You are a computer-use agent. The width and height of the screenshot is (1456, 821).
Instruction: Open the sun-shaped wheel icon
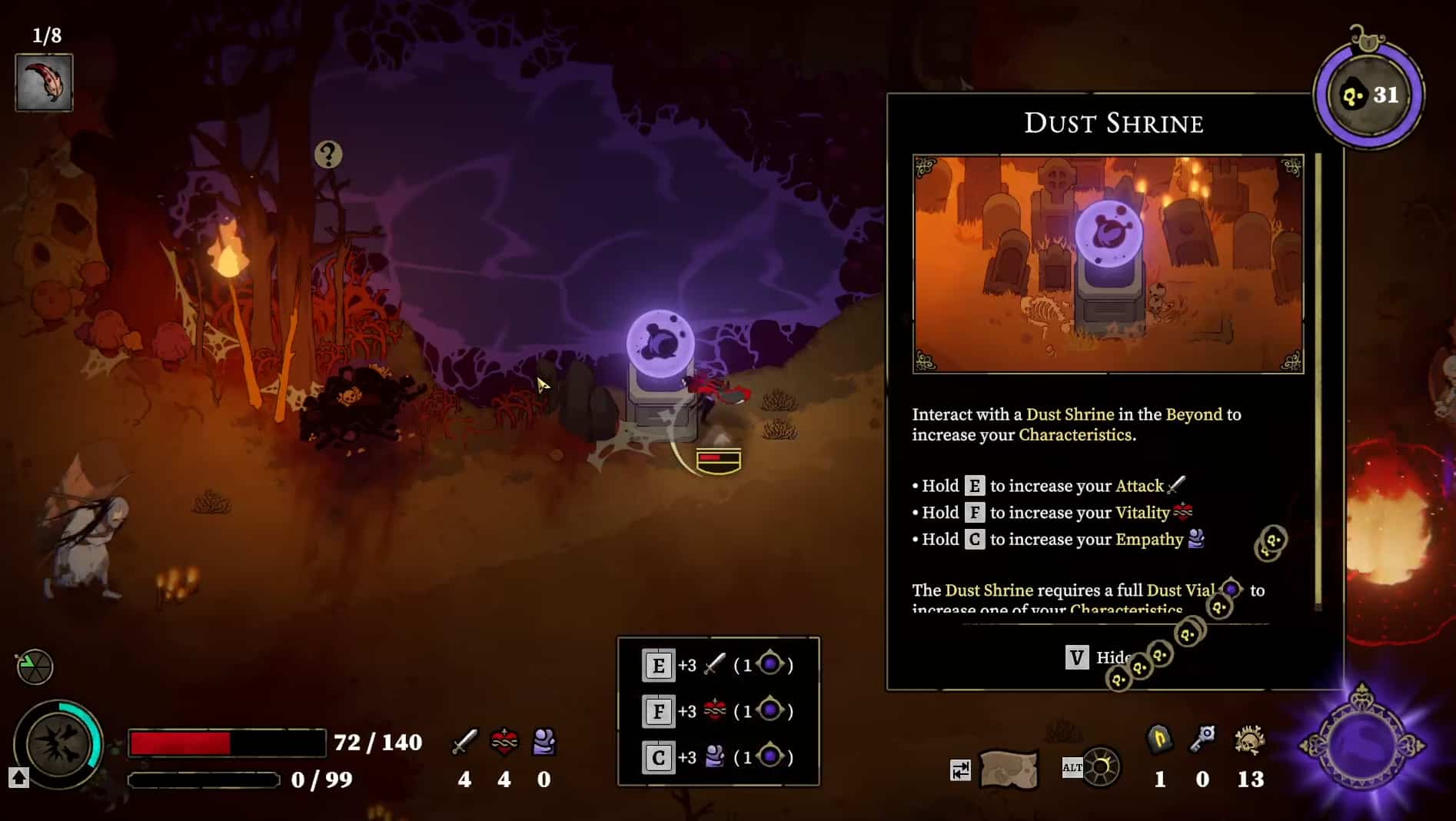click(1101, 767)
